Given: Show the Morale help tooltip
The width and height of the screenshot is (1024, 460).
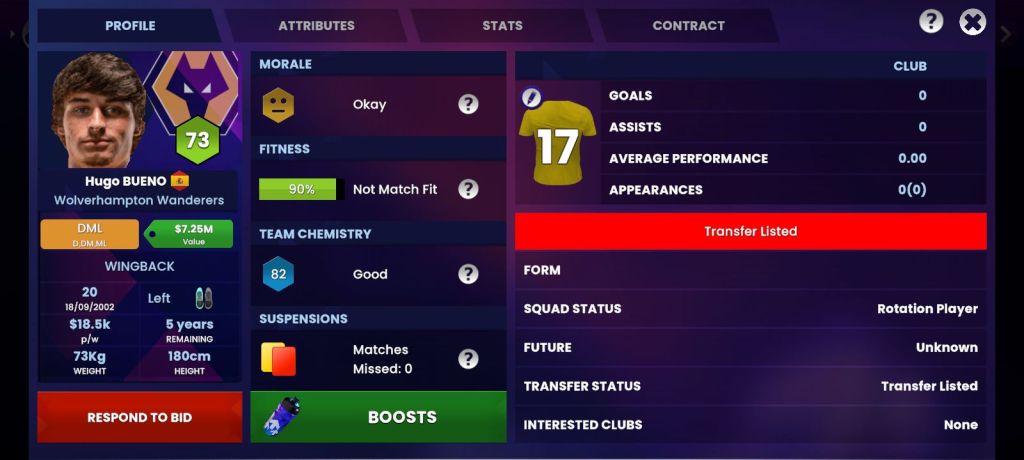Looking at the screenshot, I should [468, 104].
